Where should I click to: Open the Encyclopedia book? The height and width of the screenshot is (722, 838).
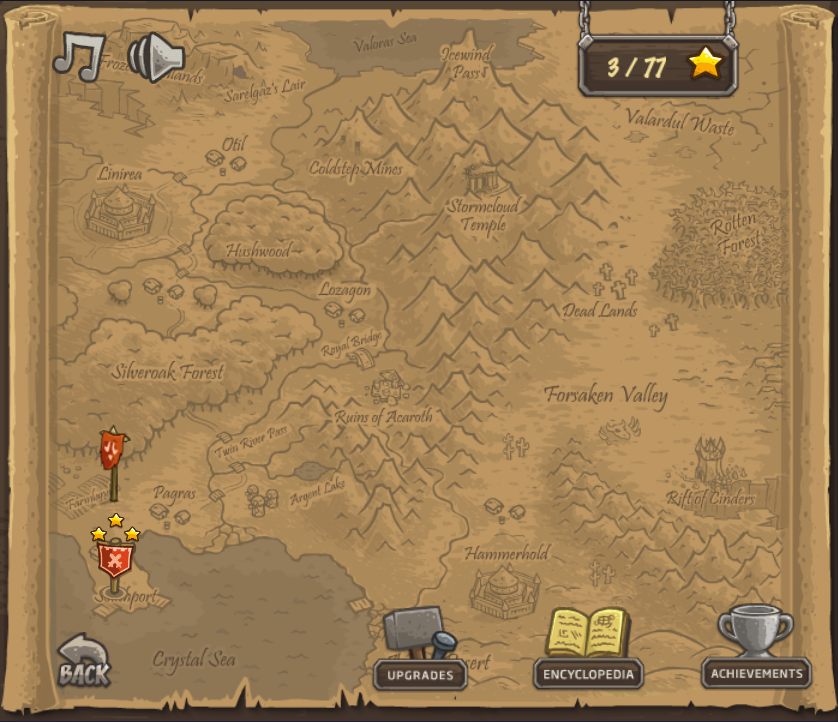(588, 652)
